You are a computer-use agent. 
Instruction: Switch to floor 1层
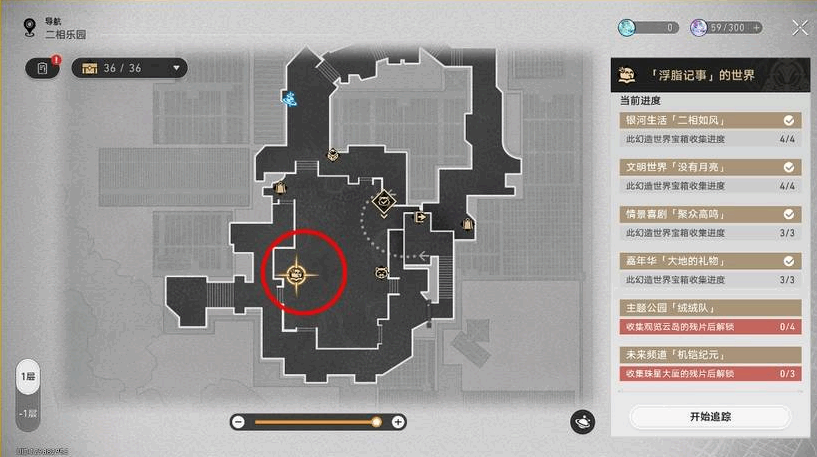click(x=28, y=378)
